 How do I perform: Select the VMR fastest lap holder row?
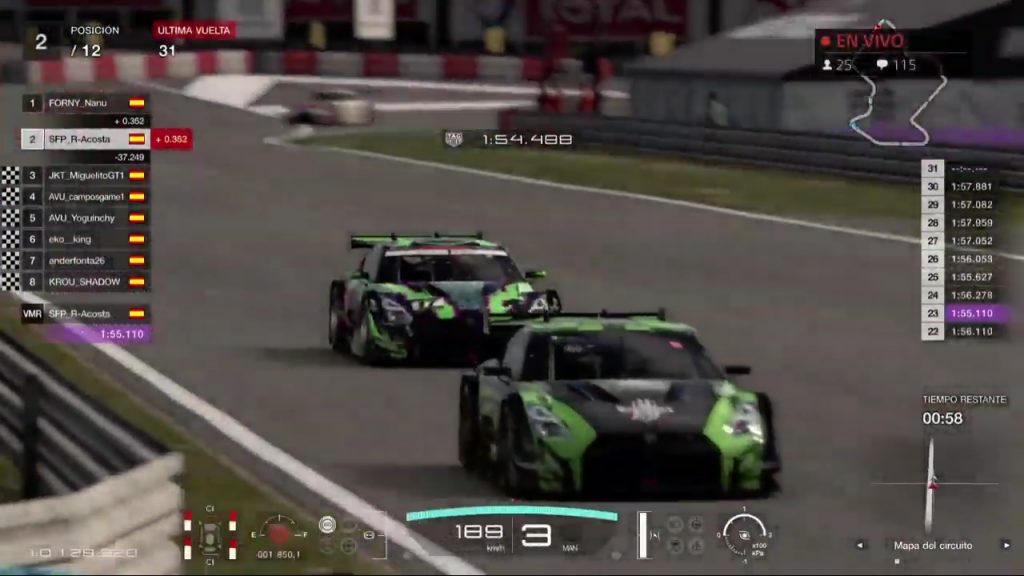point(85,313)
